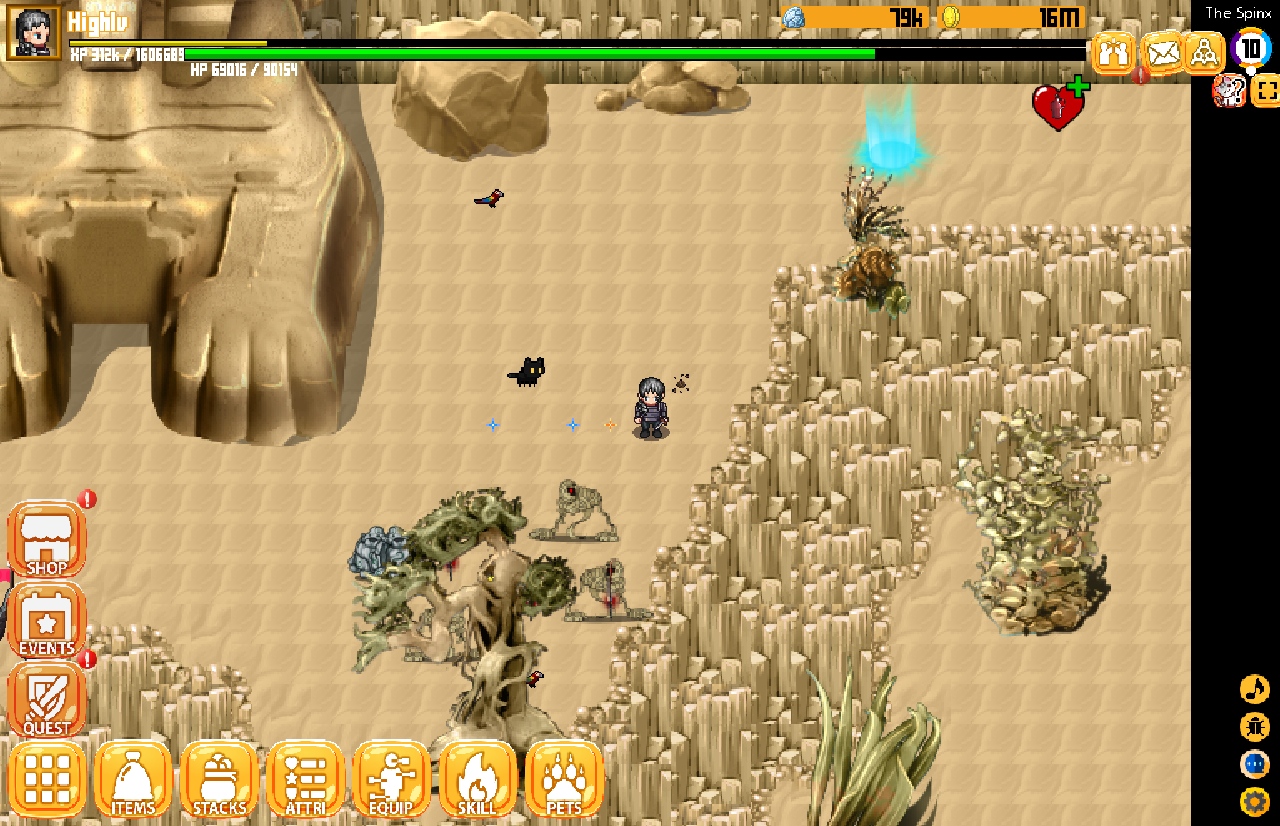Open the EVENTS calendar
1280x826 pixels.
pyautogui.click(x=47, y=621)
